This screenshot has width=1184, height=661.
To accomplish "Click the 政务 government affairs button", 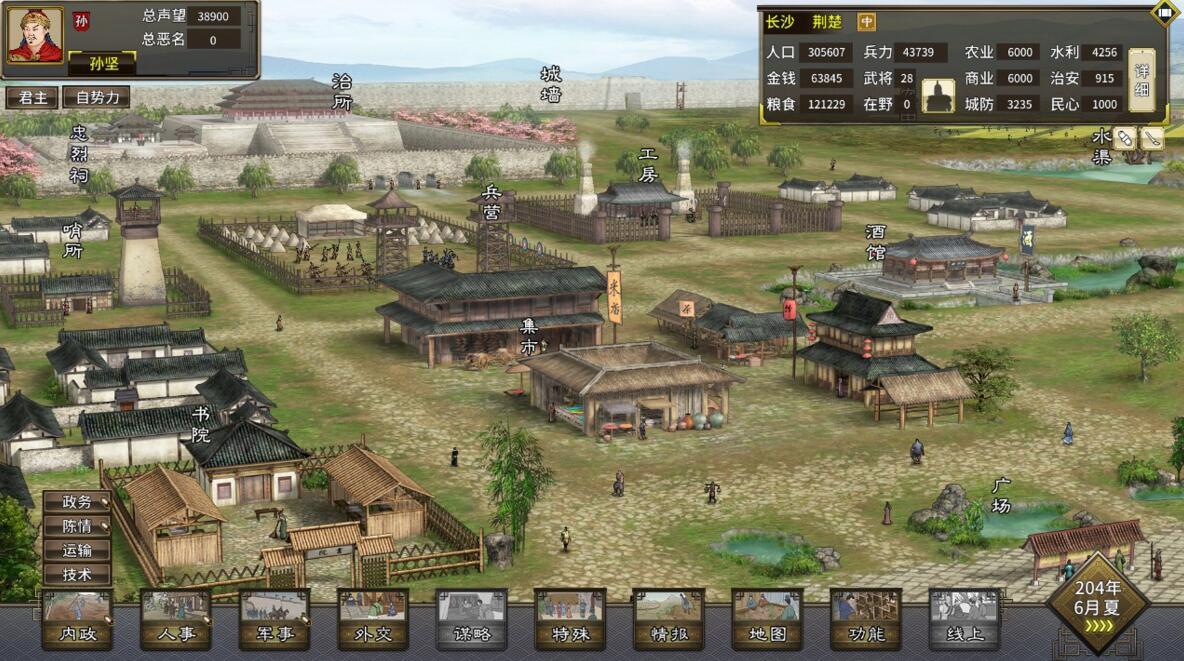I will (77, 502).
